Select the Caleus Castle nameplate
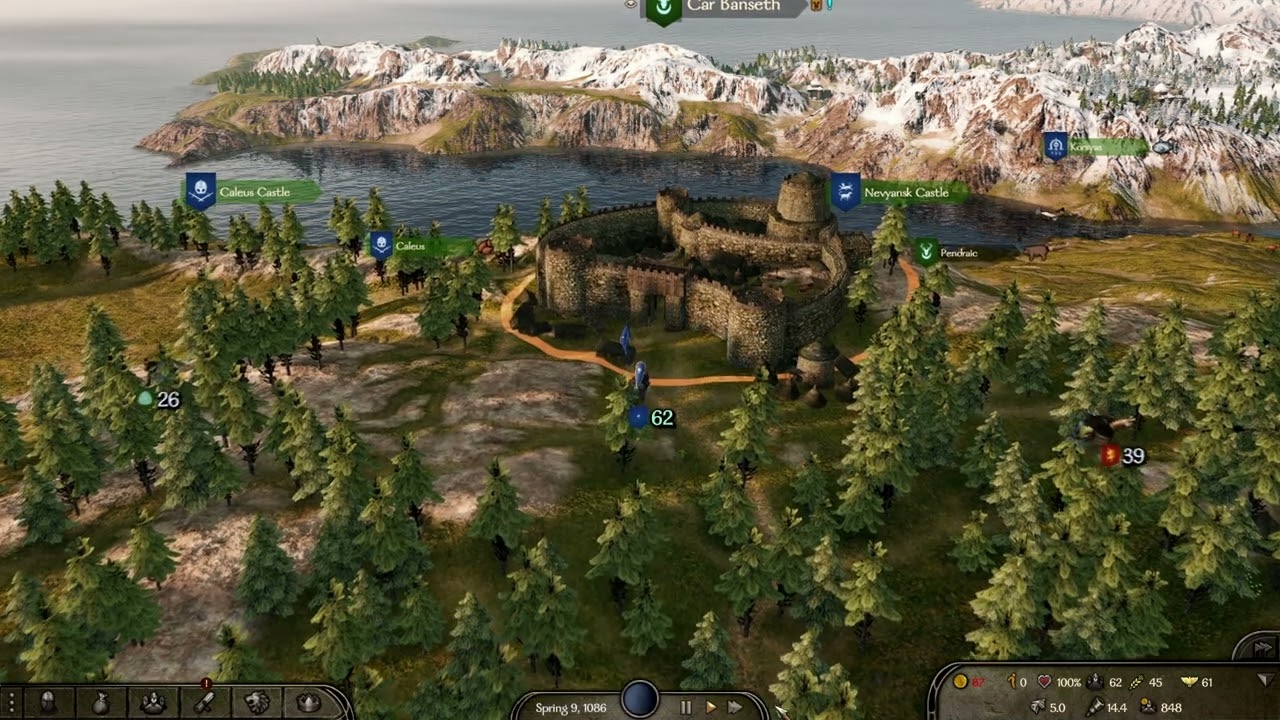Viewport: 1280px width, 720px height. [x=254, y=192]
